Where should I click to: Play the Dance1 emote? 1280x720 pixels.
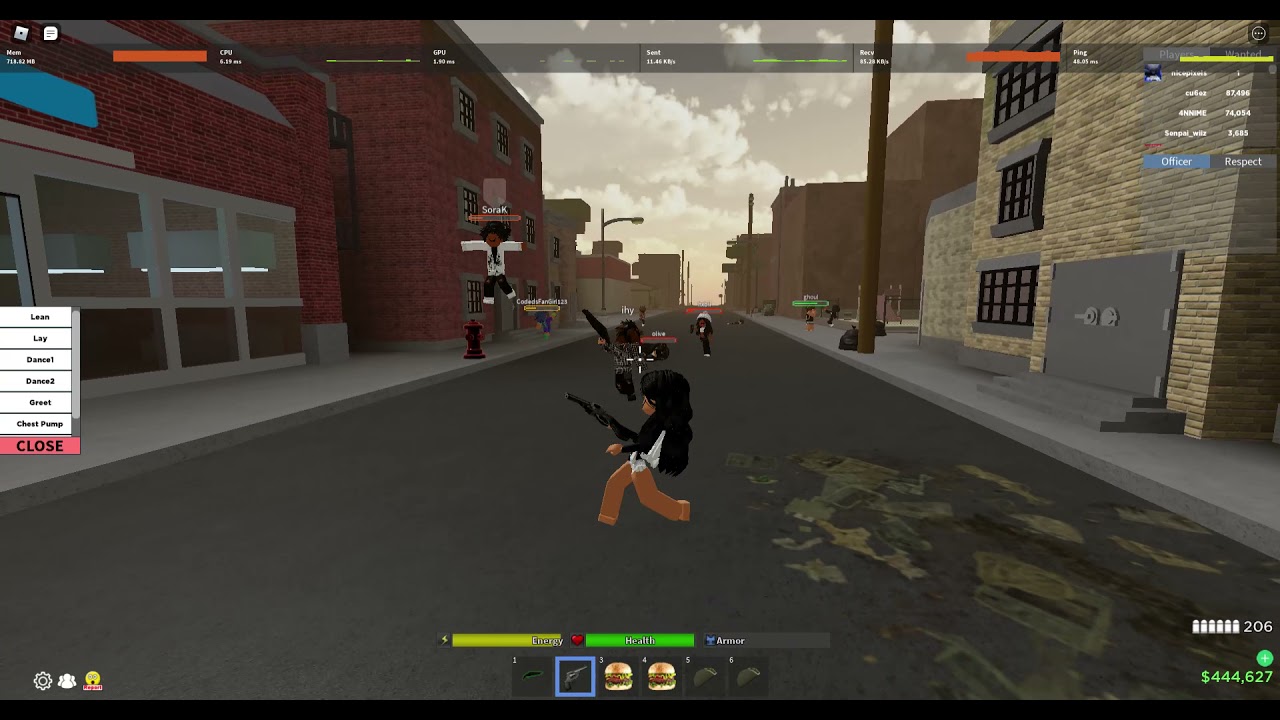(x=40, y=360)
